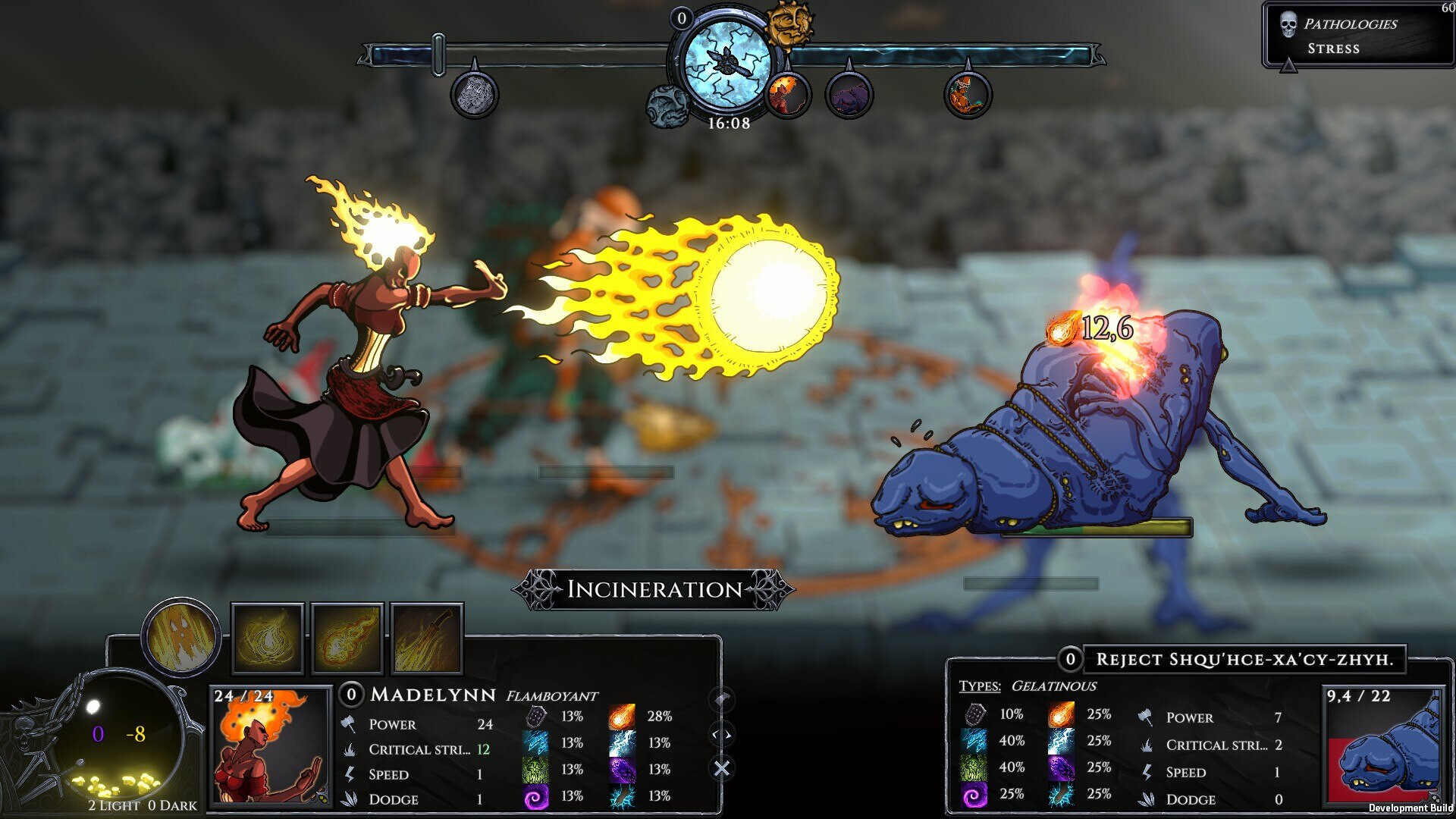This screenshot has width=1456, height=819.
Task: Click the Incineration title banner
Action: click(654, 589)
